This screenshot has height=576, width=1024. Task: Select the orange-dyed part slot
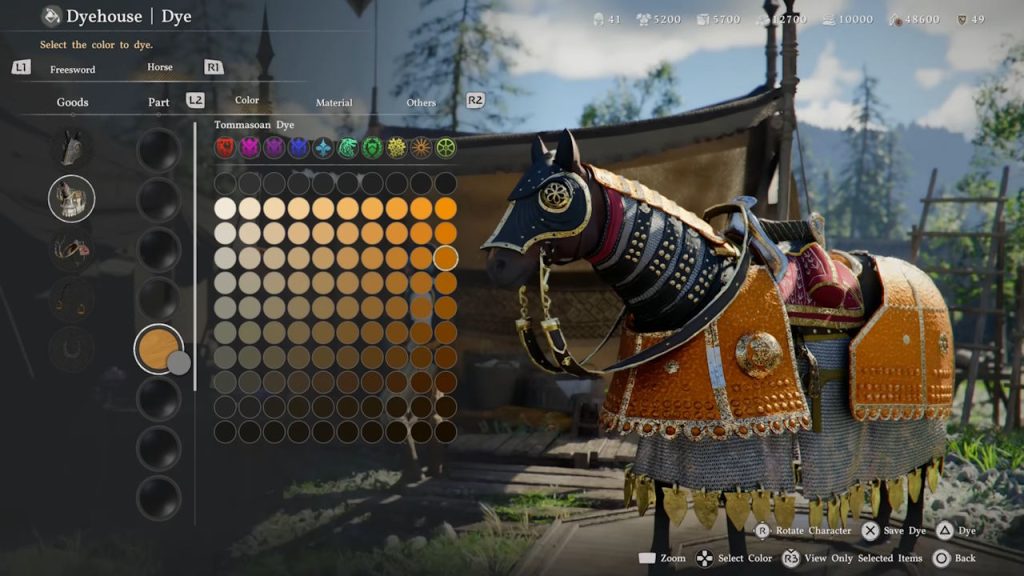pyautogui.click(x=159, y=349)
